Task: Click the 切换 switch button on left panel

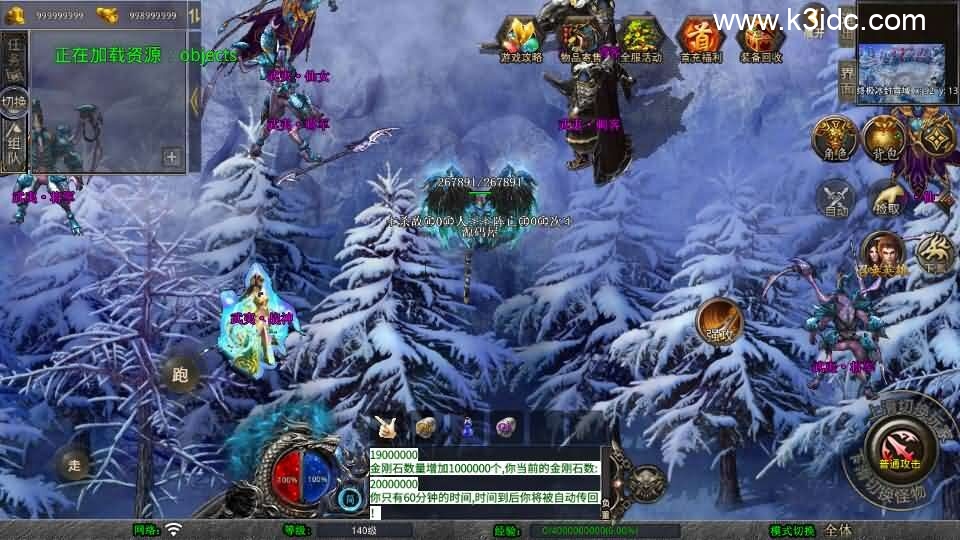Action: click(14, 102)
